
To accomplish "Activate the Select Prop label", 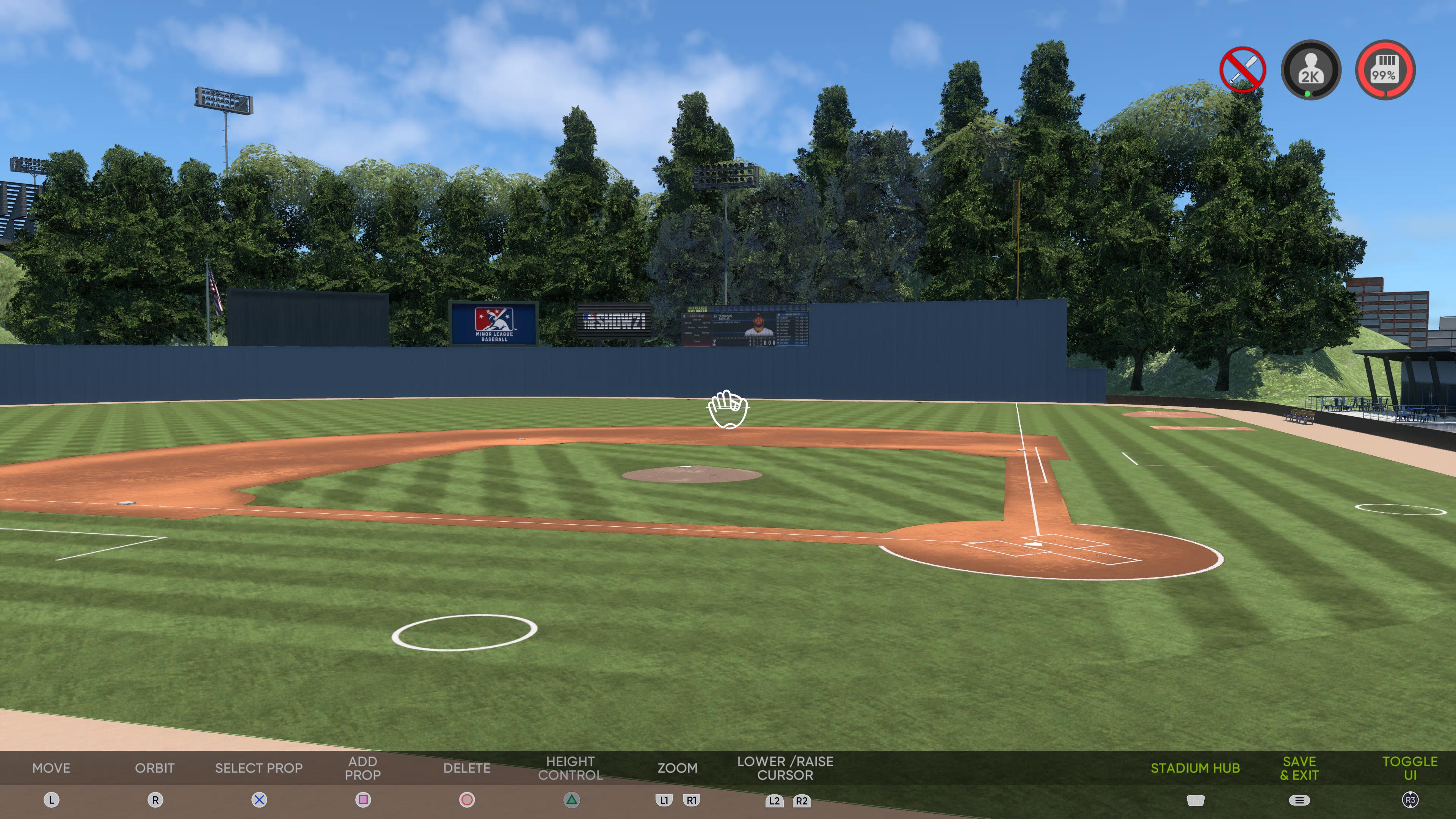I will click(259, 768).
